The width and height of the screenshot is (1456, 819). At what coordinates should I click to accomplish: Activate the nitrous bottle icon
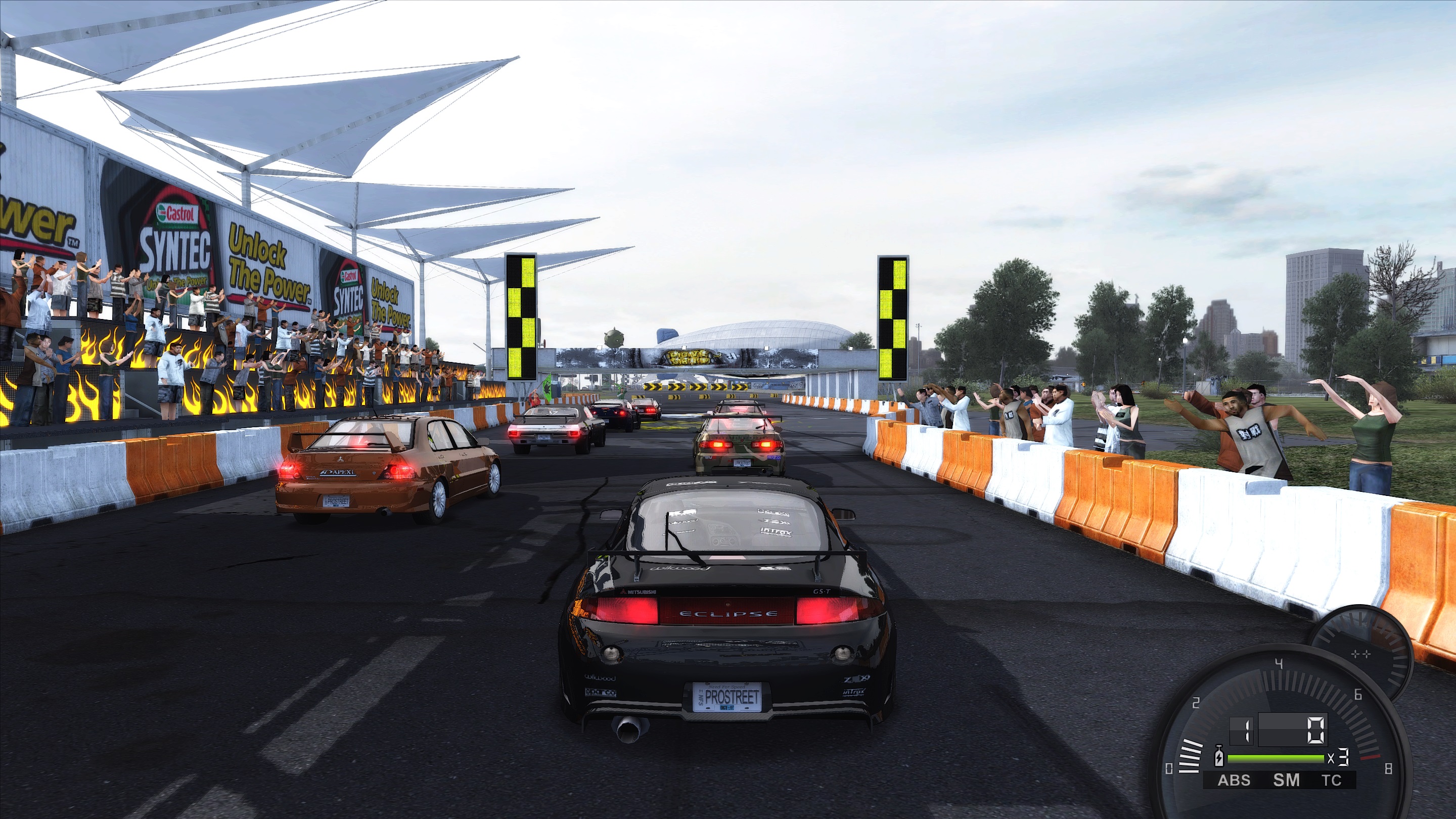tap(1219, 757)
